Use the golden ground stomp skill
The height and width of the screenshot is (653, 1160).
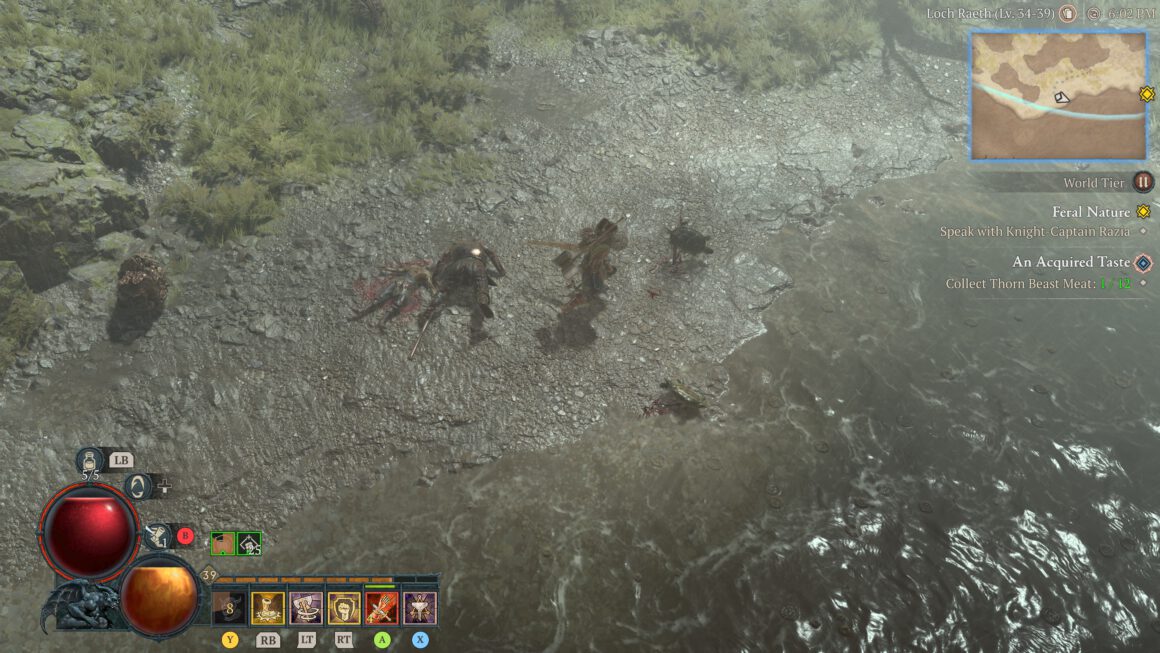[267, 608]
